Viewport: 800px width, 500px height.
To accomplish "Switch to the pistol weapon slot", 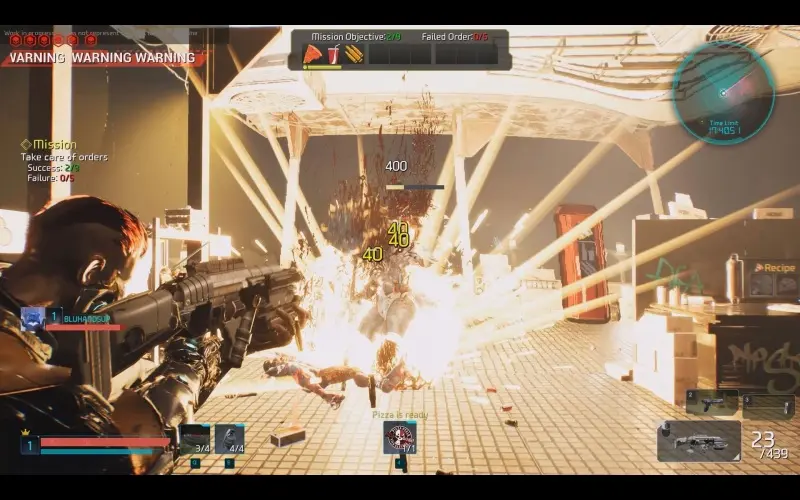I will coord(712,402).
